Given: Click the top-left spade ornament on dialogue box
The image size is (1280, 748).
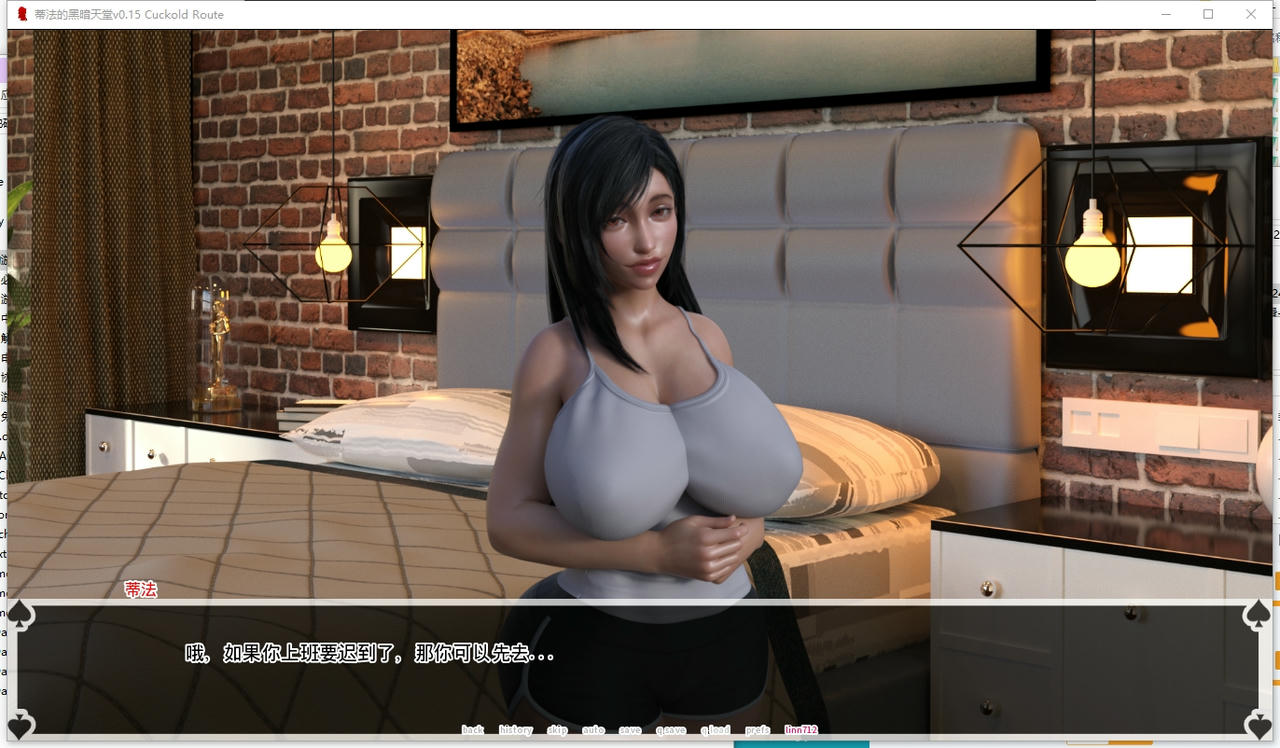Looking at the screenshot, I should point(20,615).
